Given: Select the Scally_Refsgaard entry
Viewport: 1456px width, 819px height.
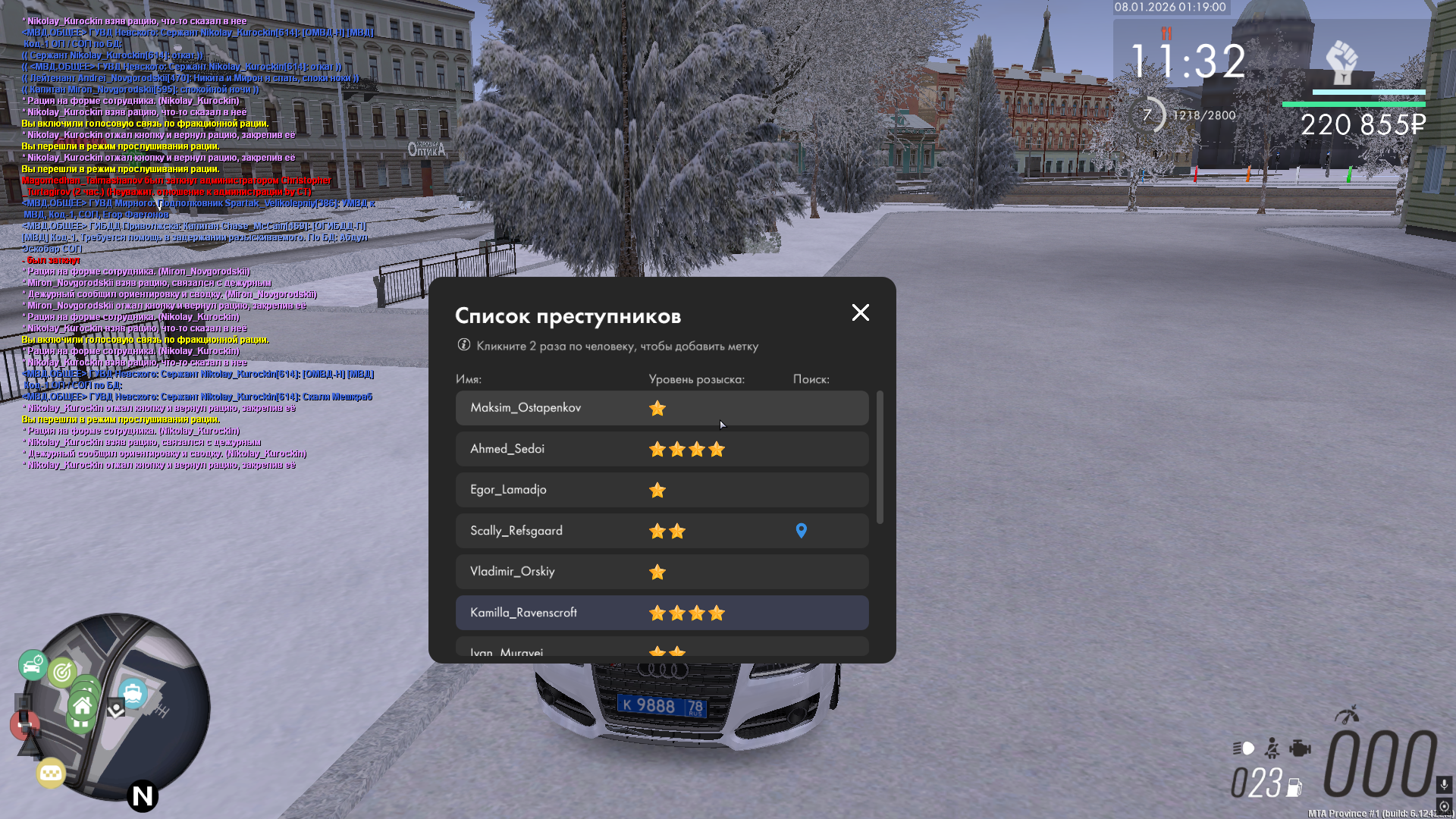Looking at the screenshot, I should [661, 531].
